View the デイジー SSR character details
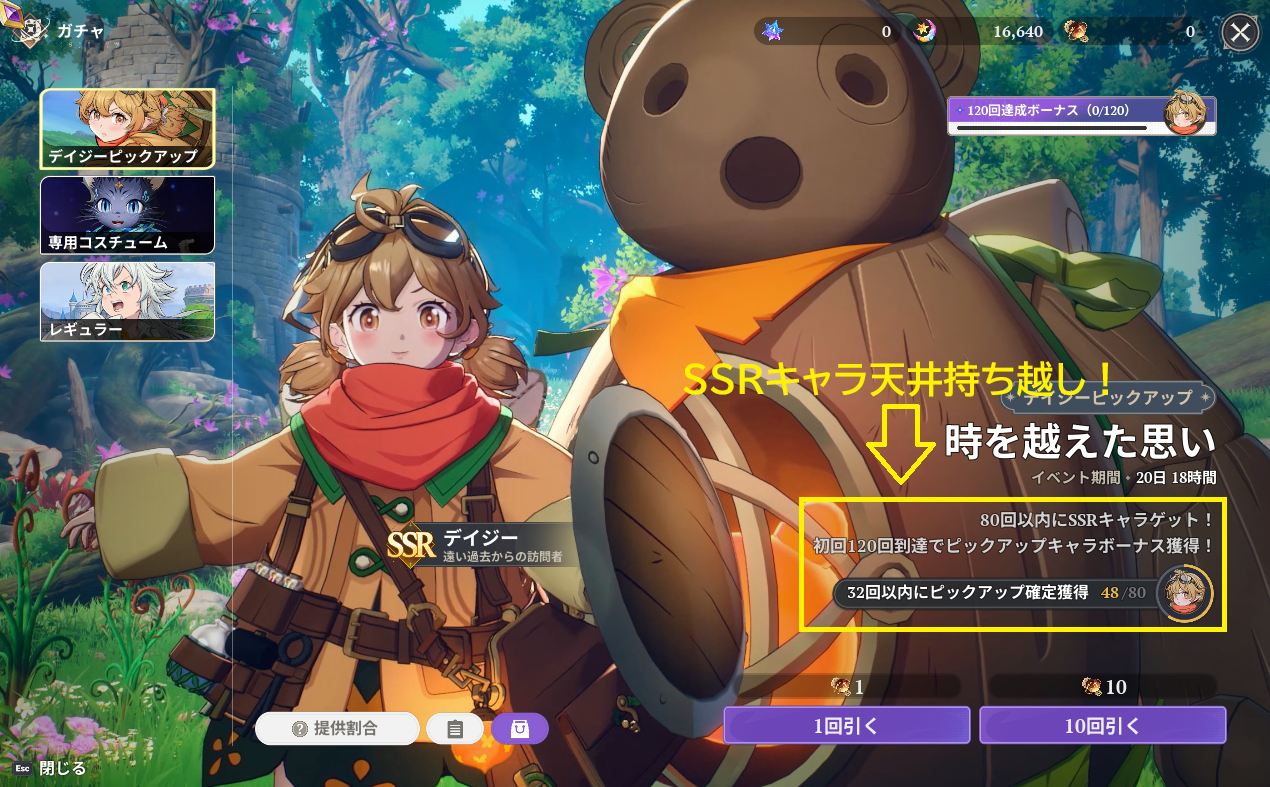 click(x=480, y=545)
